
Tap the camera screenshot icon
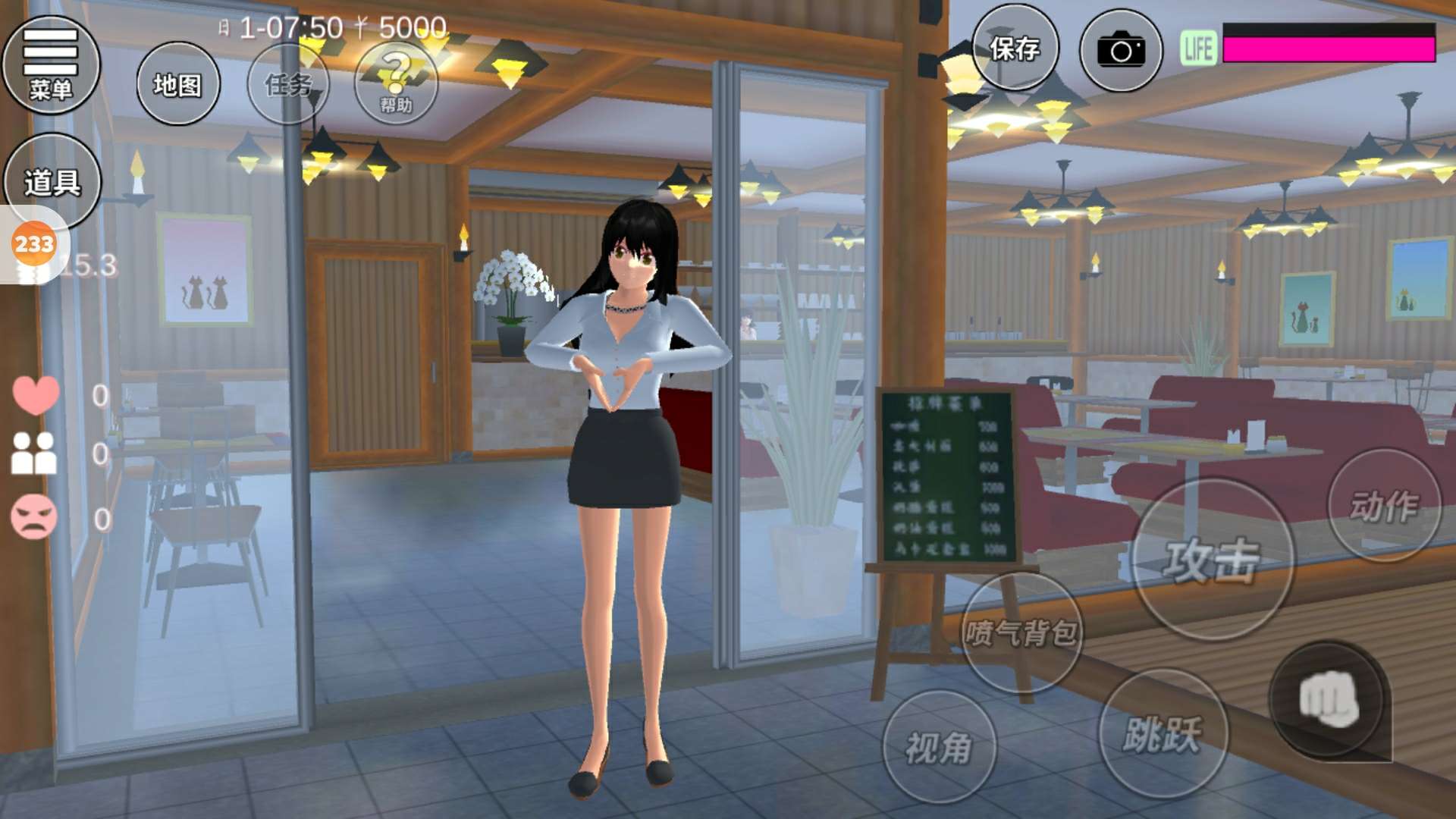pos(1121,51)
